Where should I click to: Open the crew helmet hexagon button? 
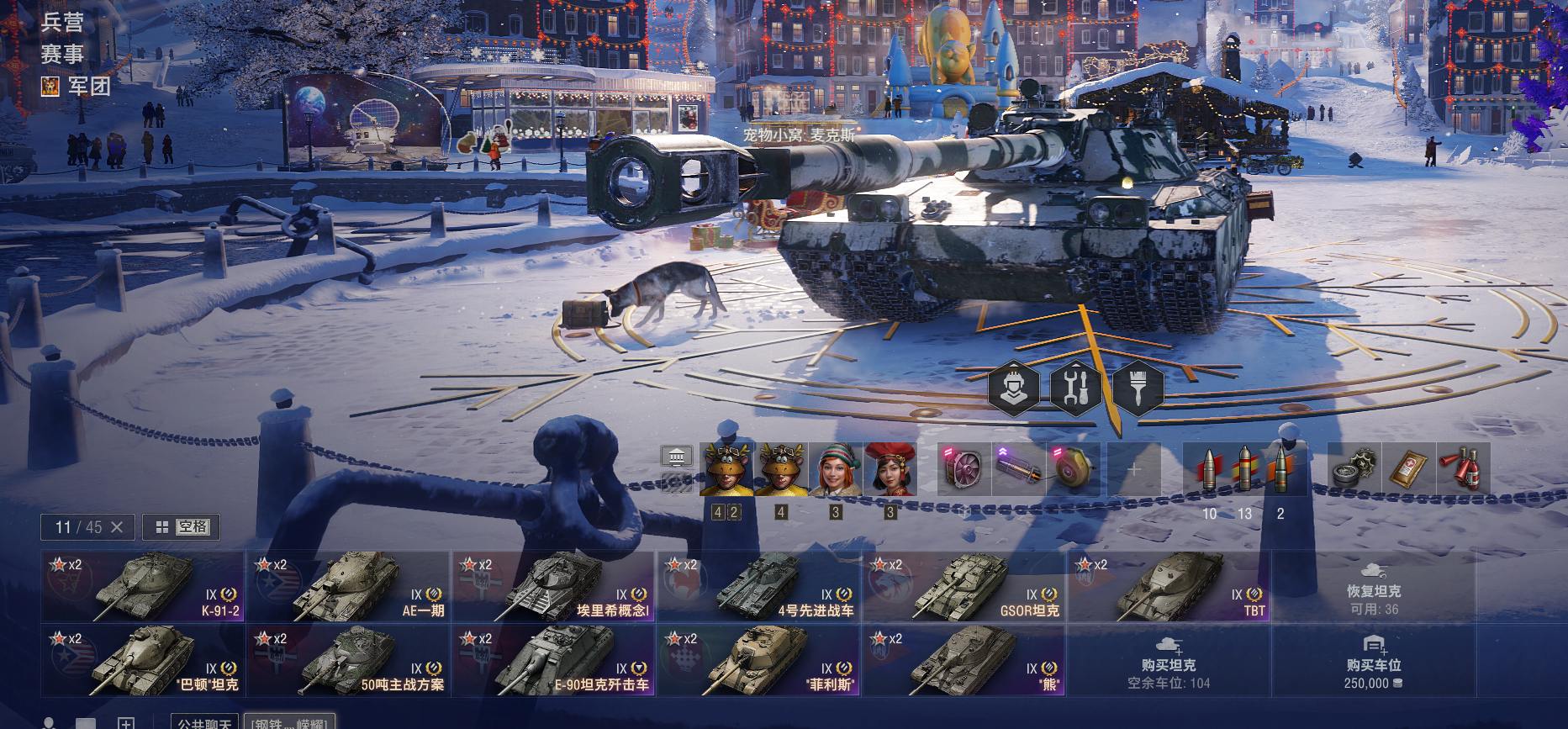pos(1012,388)
